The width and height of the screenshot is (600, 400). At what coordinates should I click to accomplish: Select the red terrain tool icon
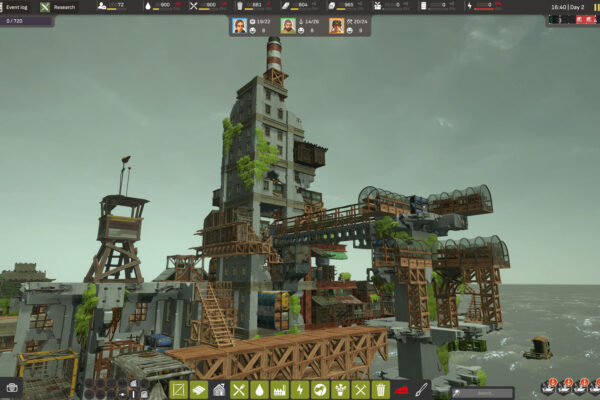402,390
